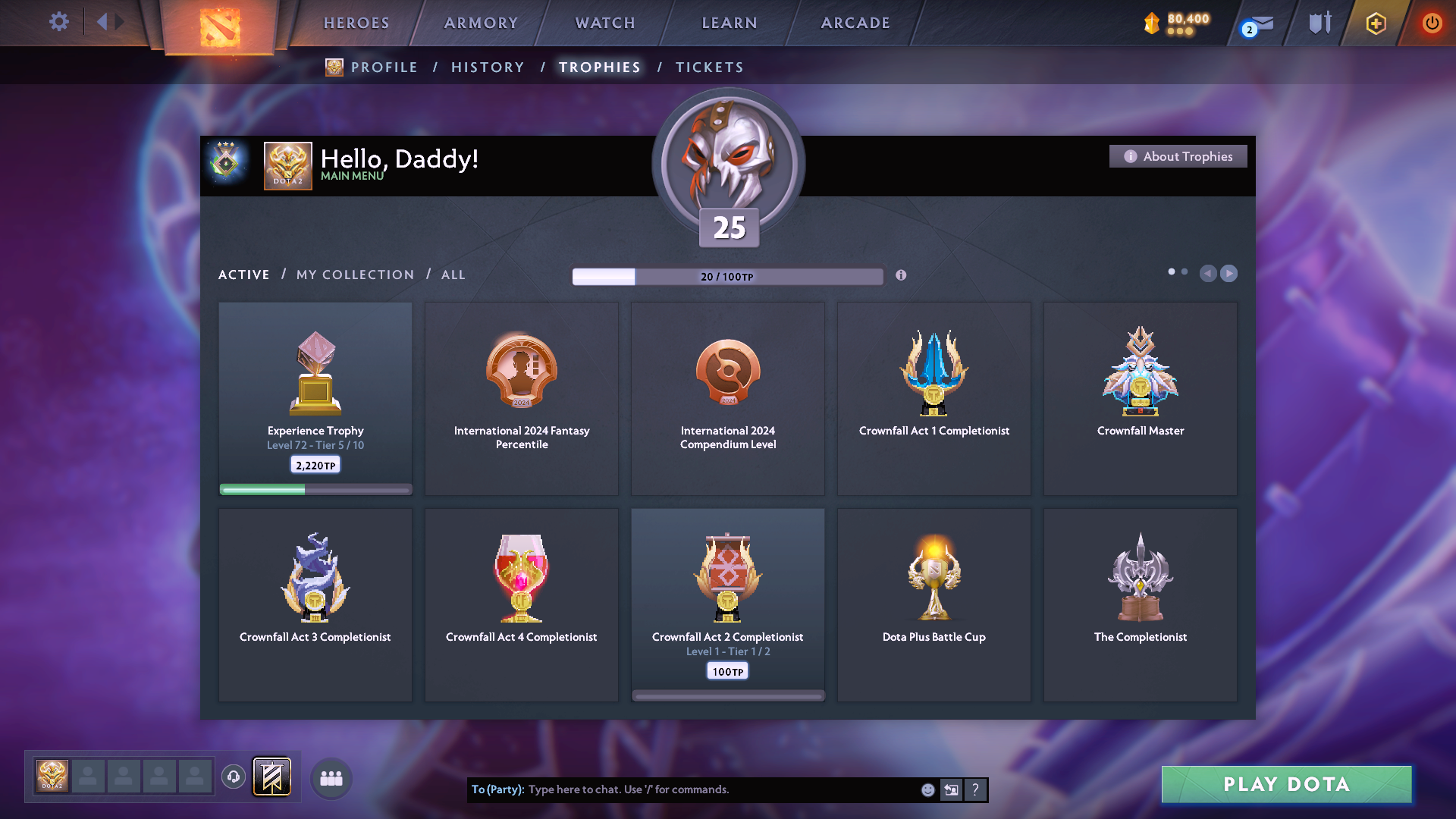Open the settings gear menu

point(58,22)
